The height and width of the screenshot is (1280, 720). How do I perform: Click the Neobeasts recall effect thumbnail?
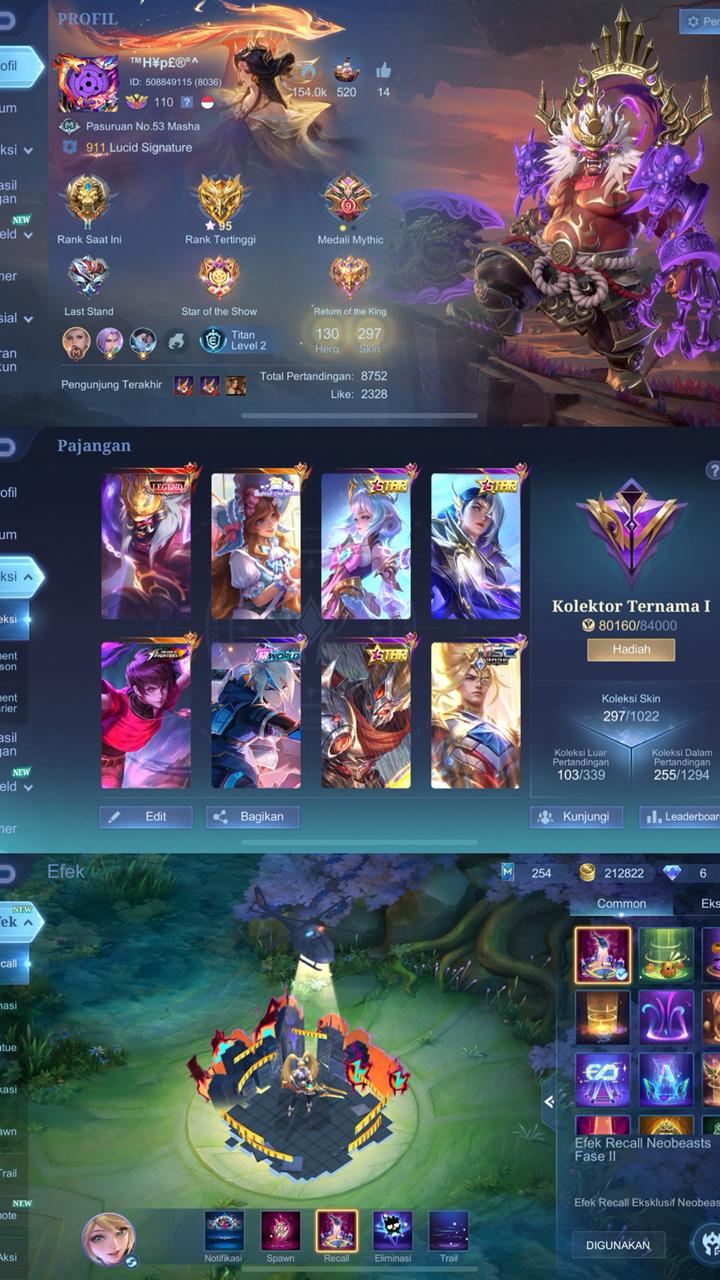[x=602, y=955]
